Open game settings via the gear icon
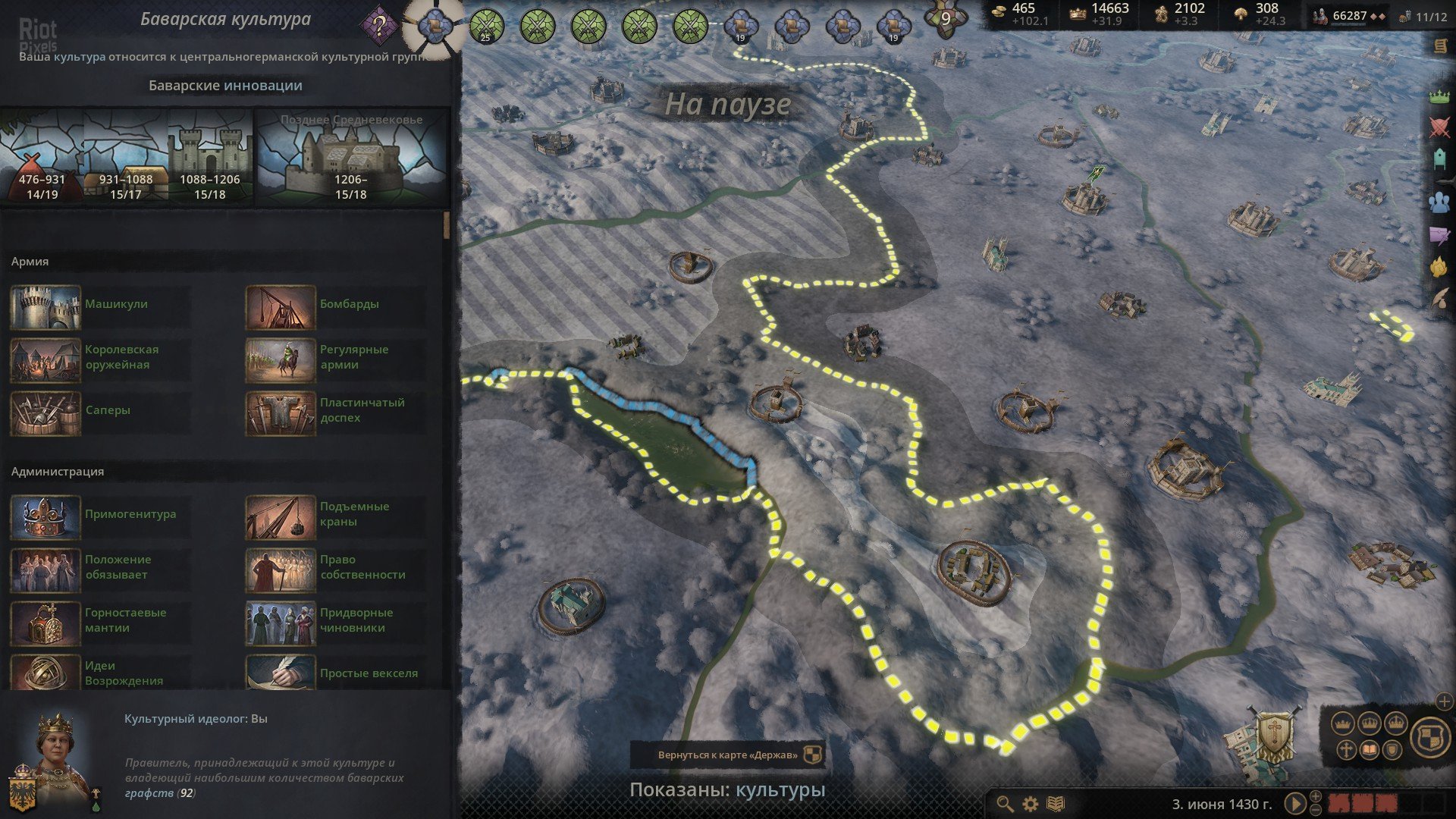 pos(1029,804)
